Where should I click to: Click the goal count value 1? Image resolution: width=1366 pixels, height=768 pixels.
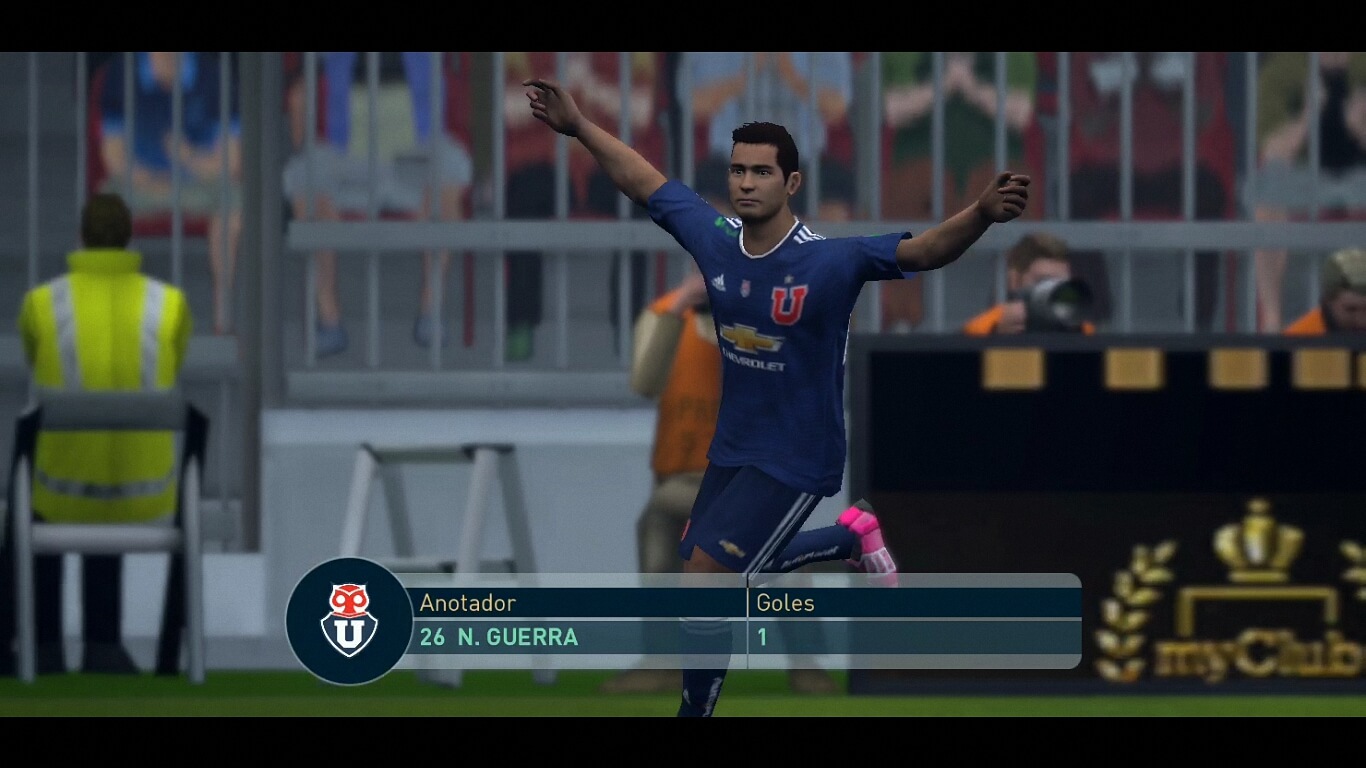(x=760, y=636)
